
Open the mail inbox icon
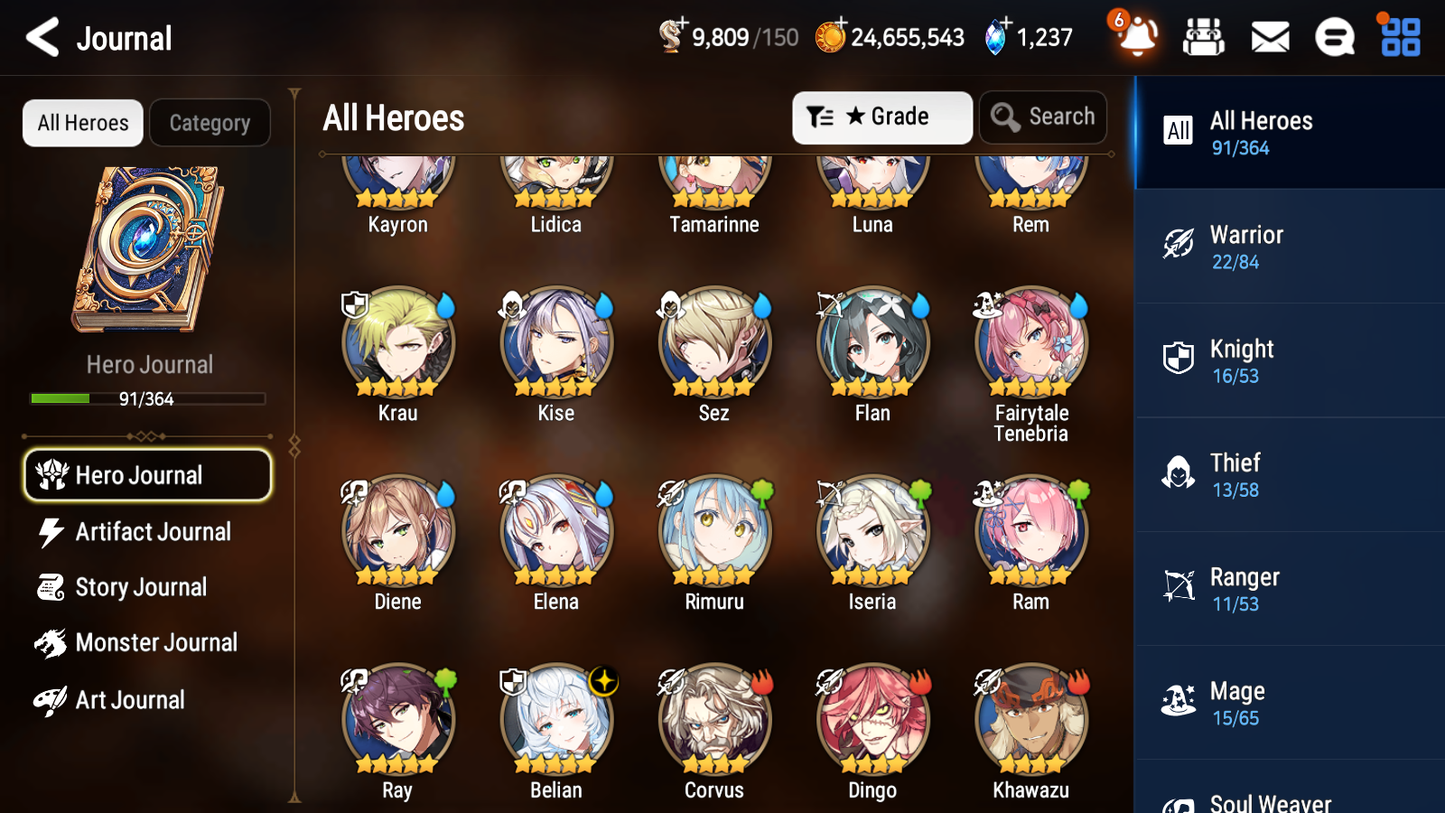tap(1269, 36)
